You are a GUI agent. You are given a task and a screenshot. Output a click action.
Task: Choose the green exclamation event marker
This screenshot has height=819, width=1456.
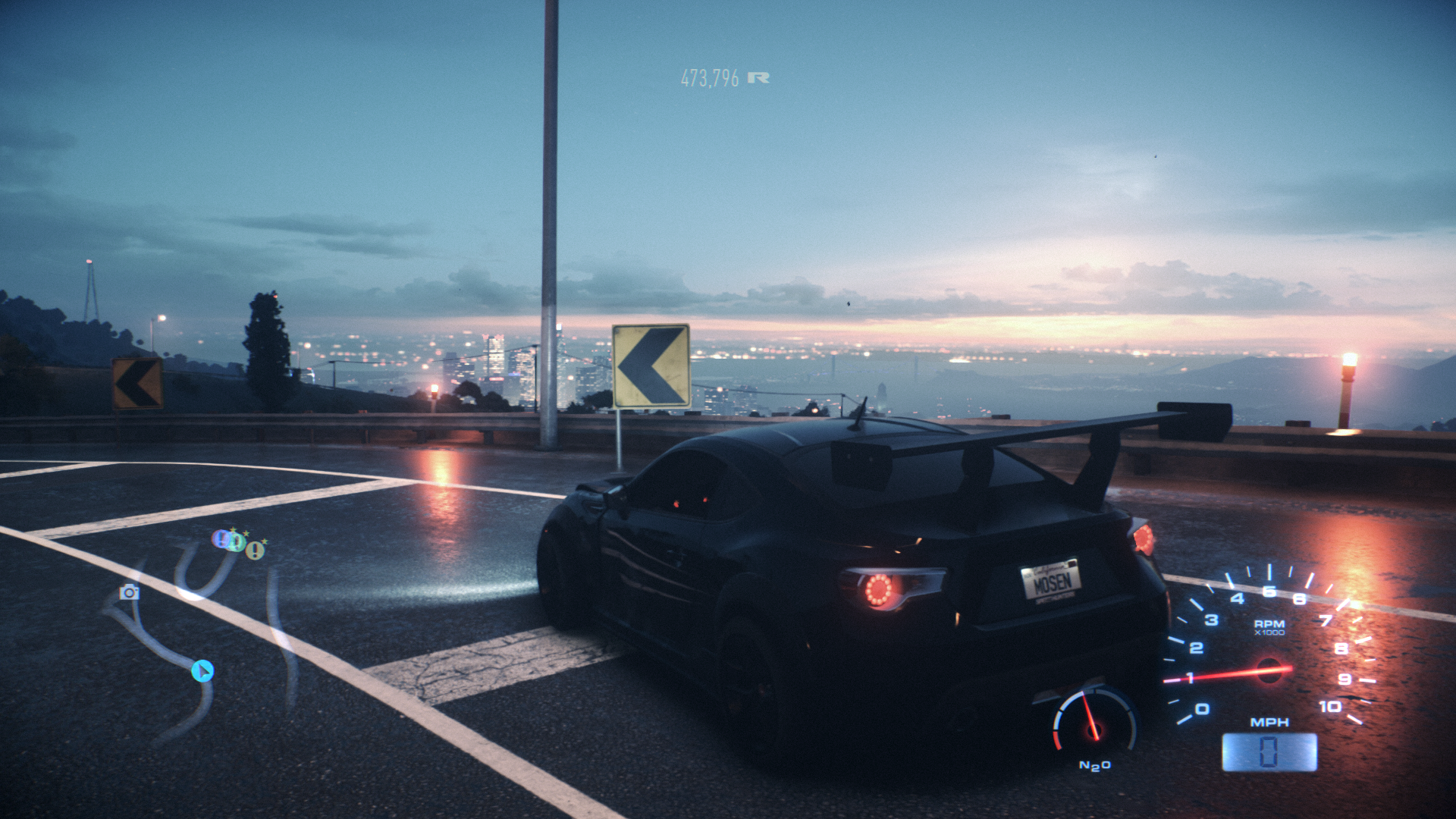coord(237,542)
